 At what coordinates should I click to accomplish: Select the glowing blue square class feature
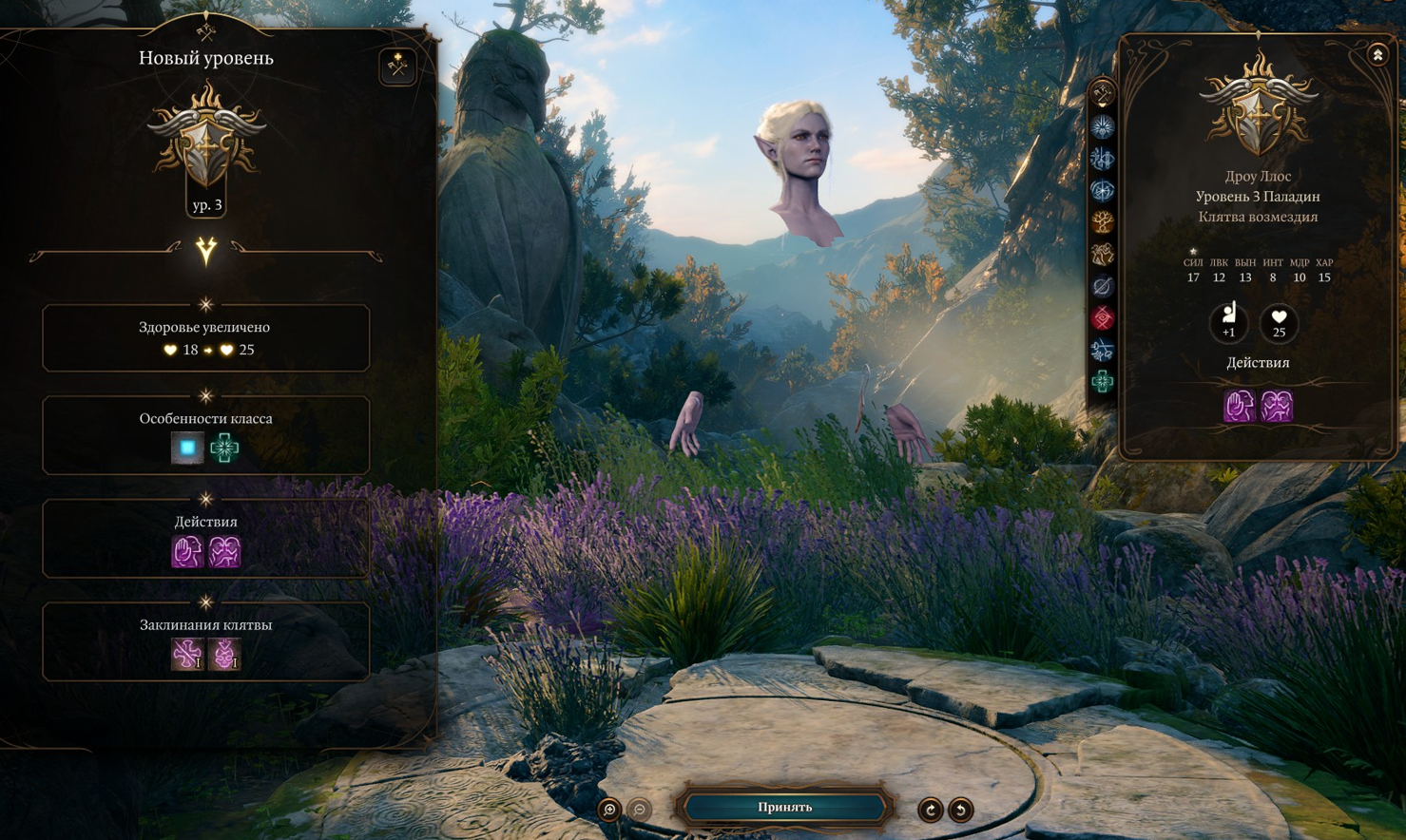(x=187, y=448)
